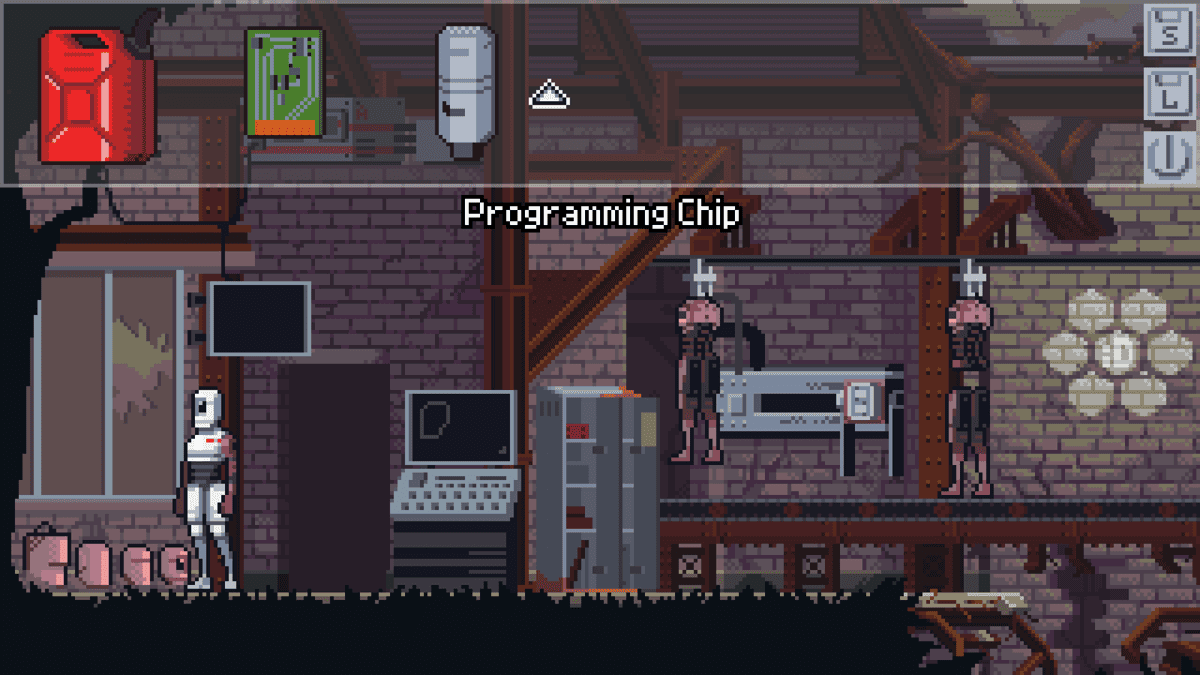Hit the power quit button

(1168, 158)
